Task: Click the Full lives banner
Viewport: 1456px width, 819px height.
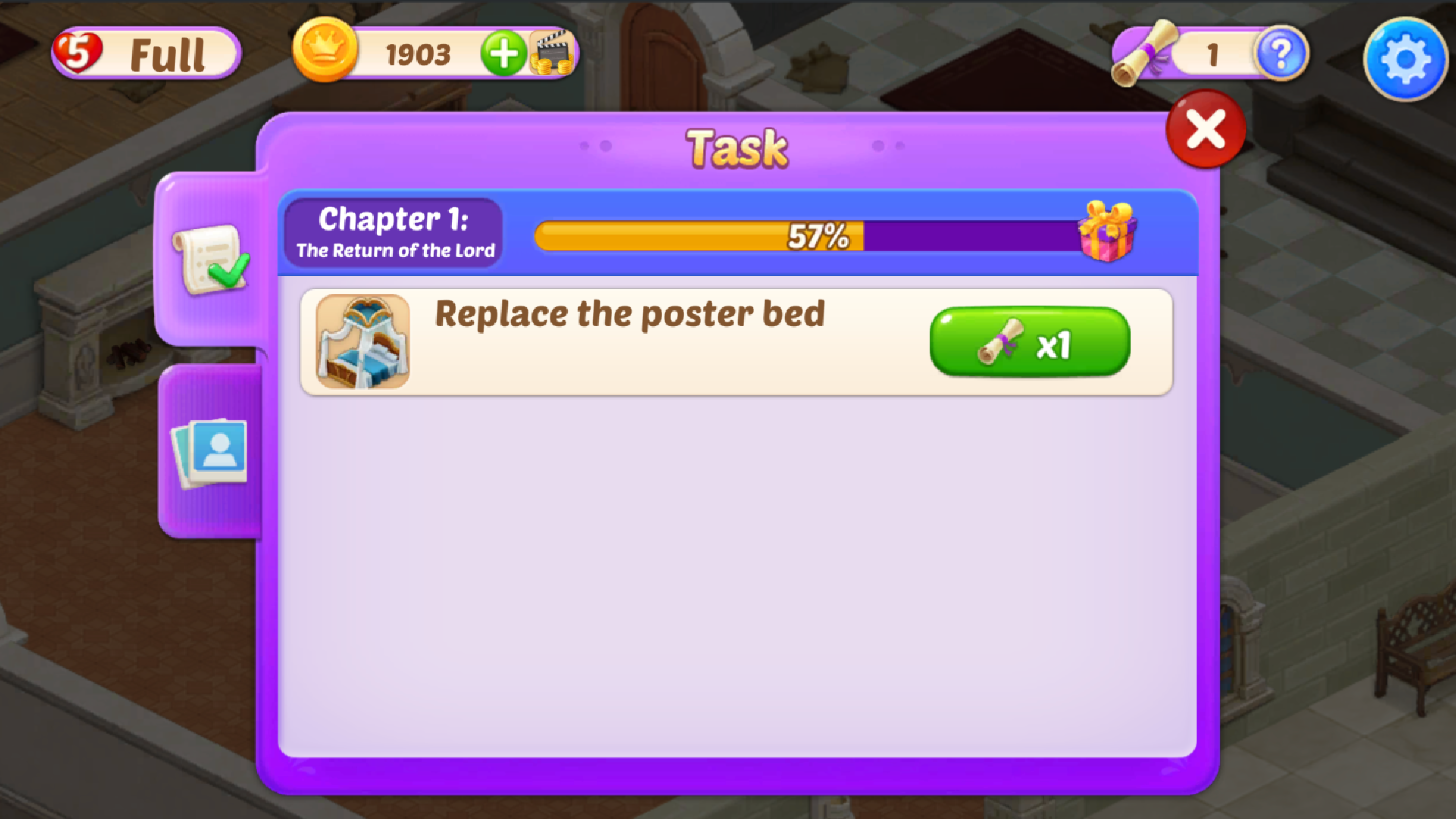Action: 167,53
